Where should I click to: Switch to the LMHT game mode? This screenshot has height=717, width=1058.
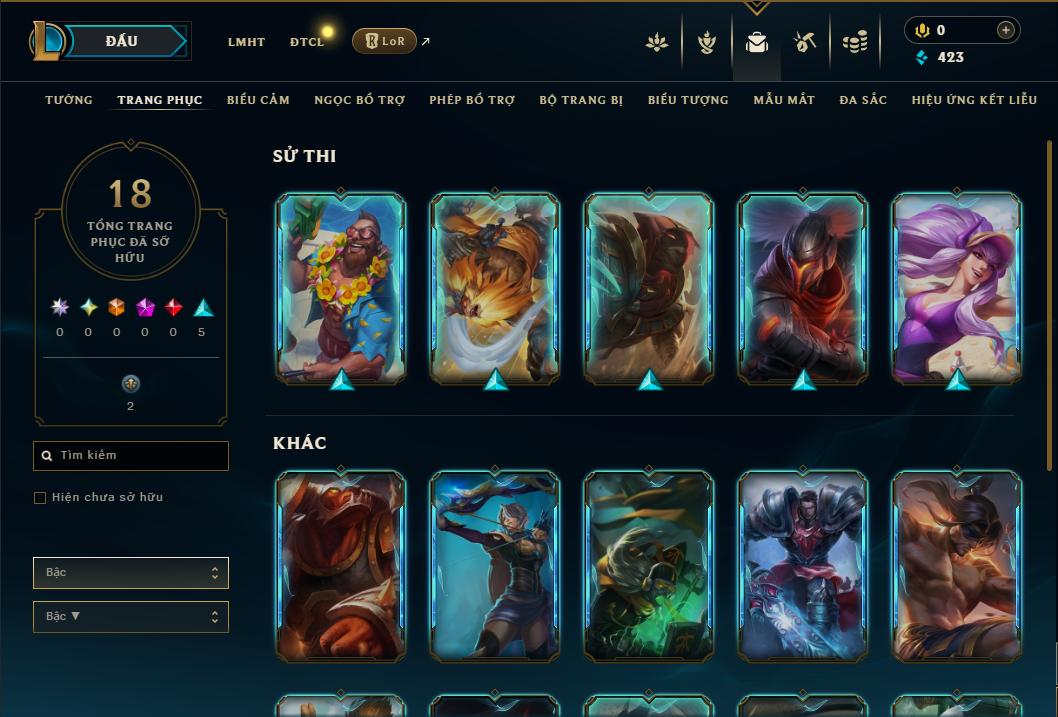(246, 42)
